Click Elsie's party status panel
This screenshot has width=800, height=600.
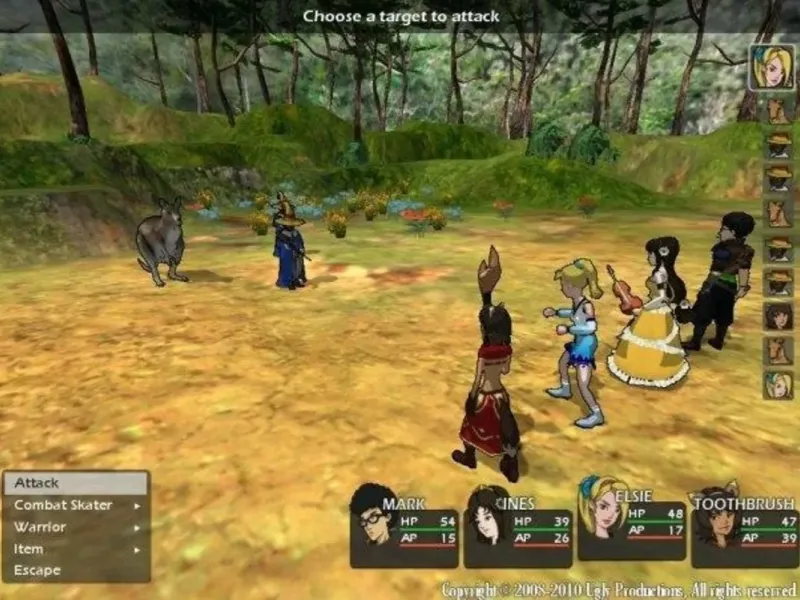click(x=632, y=520)
